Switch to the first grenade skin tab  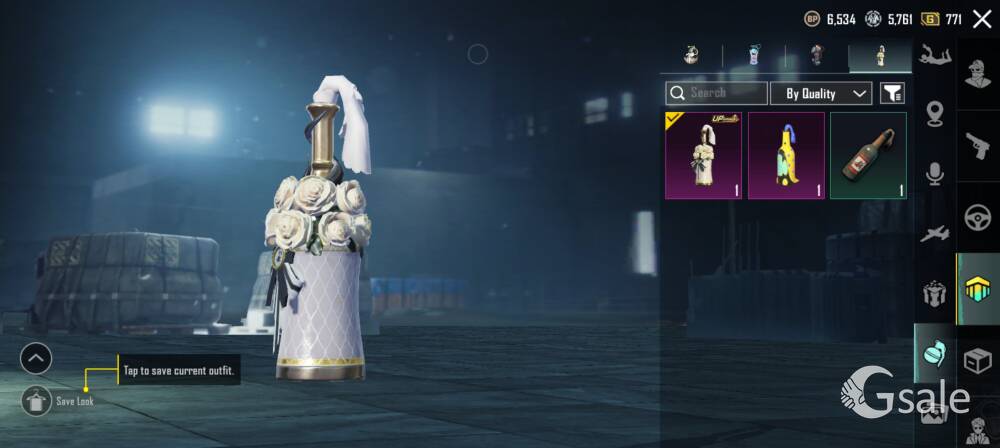coord(691,56)
